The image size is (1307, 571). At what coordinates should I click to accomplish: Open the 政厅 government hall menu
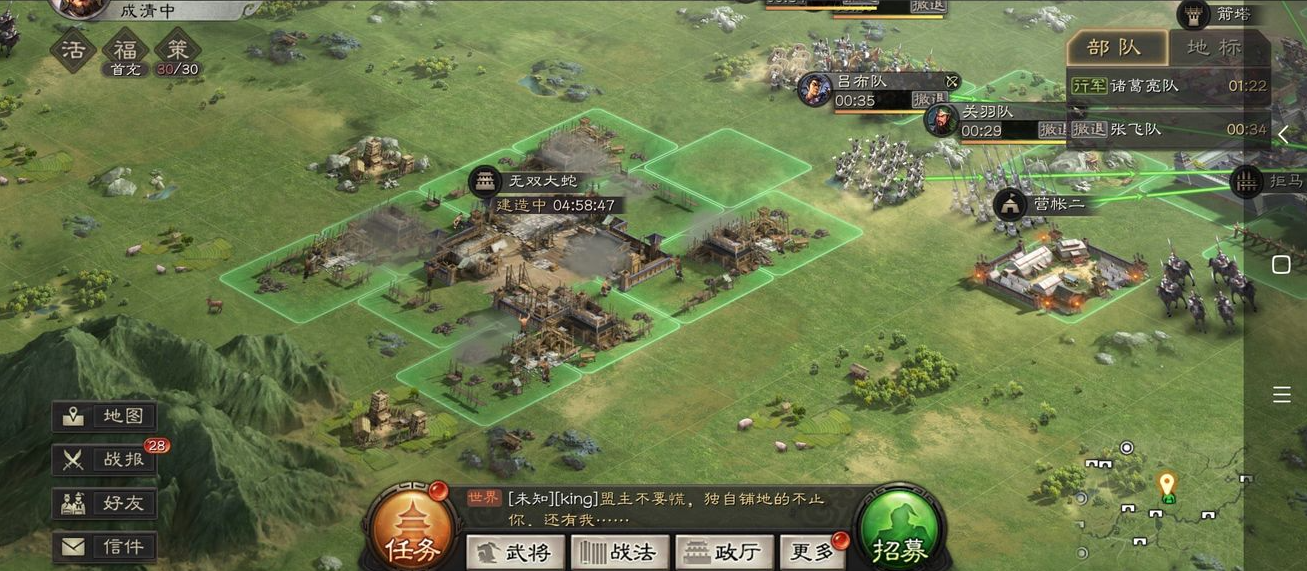(x=725, y=552)
